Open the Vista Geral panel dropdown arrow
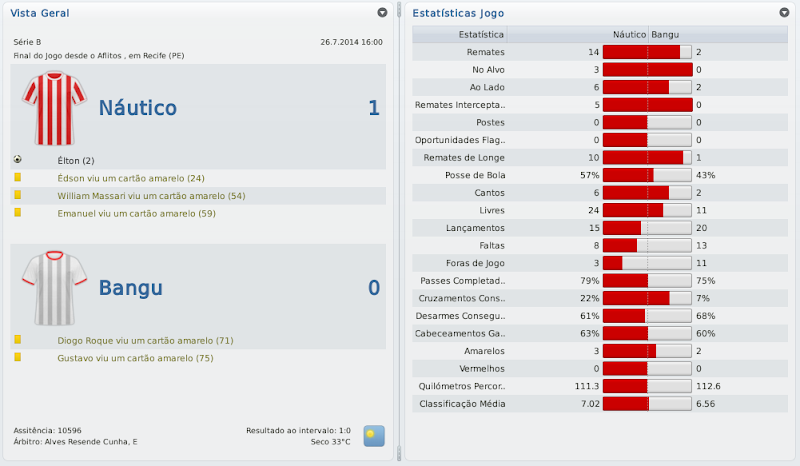The image size is (800, 466). tap(382, 13)
